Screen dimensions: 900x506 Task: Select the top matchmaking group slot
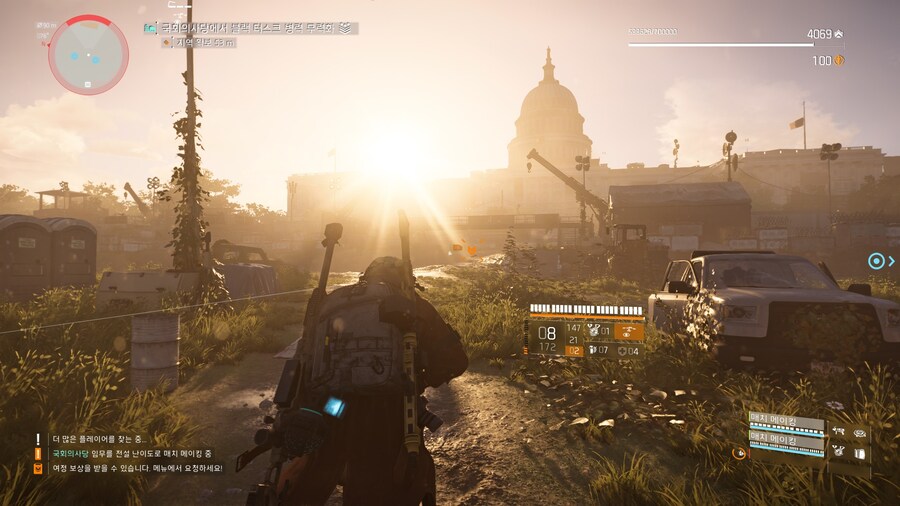787,422
